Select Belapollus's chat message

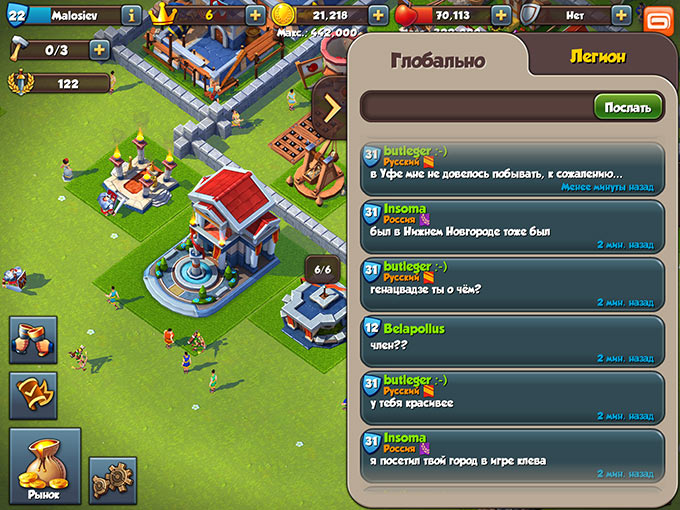[x=512, y=341]
